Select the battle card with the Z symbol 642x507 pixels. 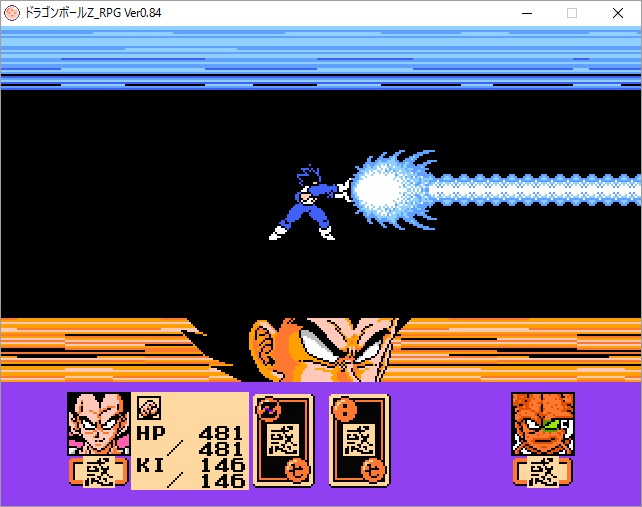click(284, 440)
